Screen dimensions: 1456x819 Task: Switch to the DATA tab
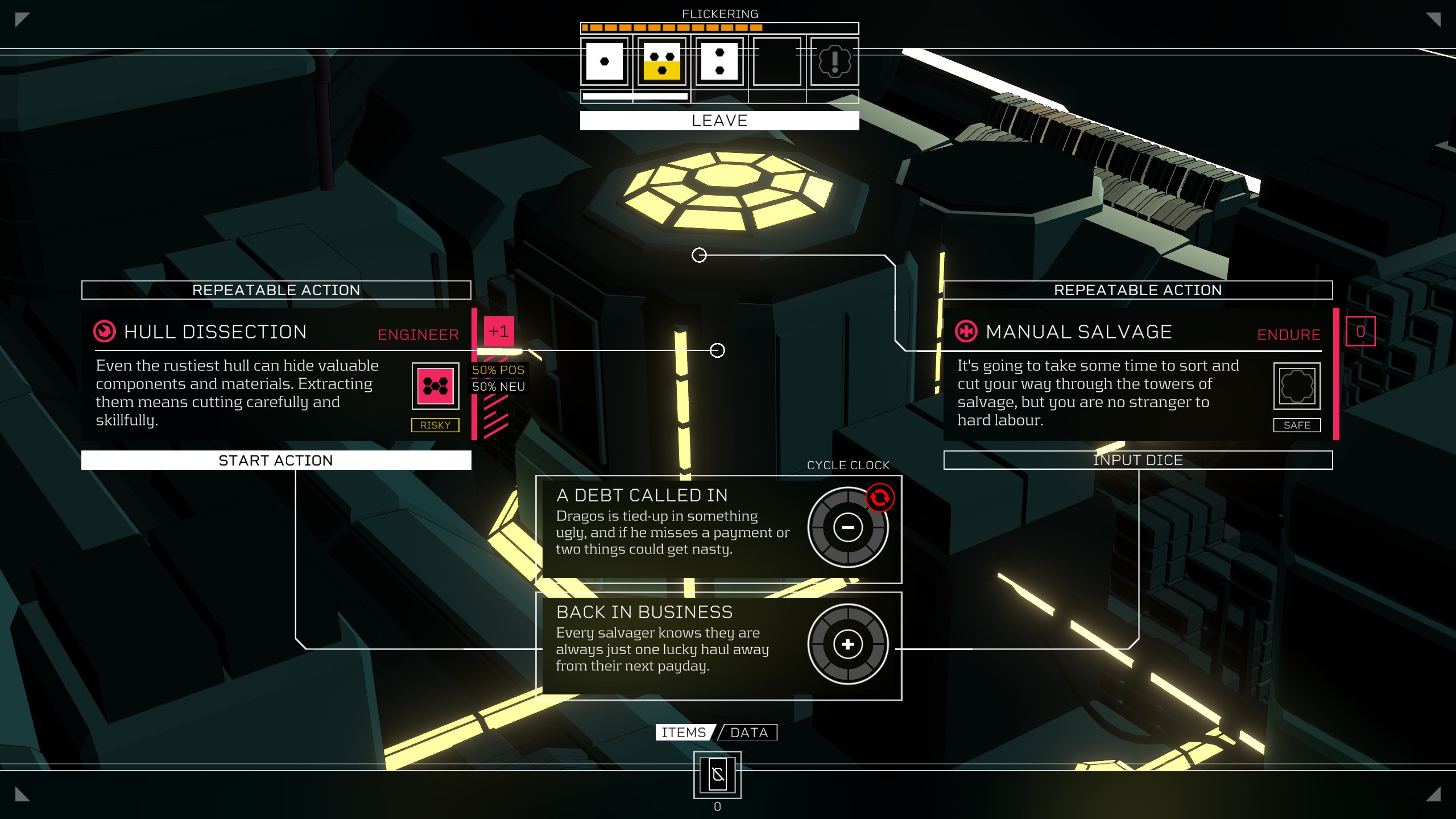point(748,733)
